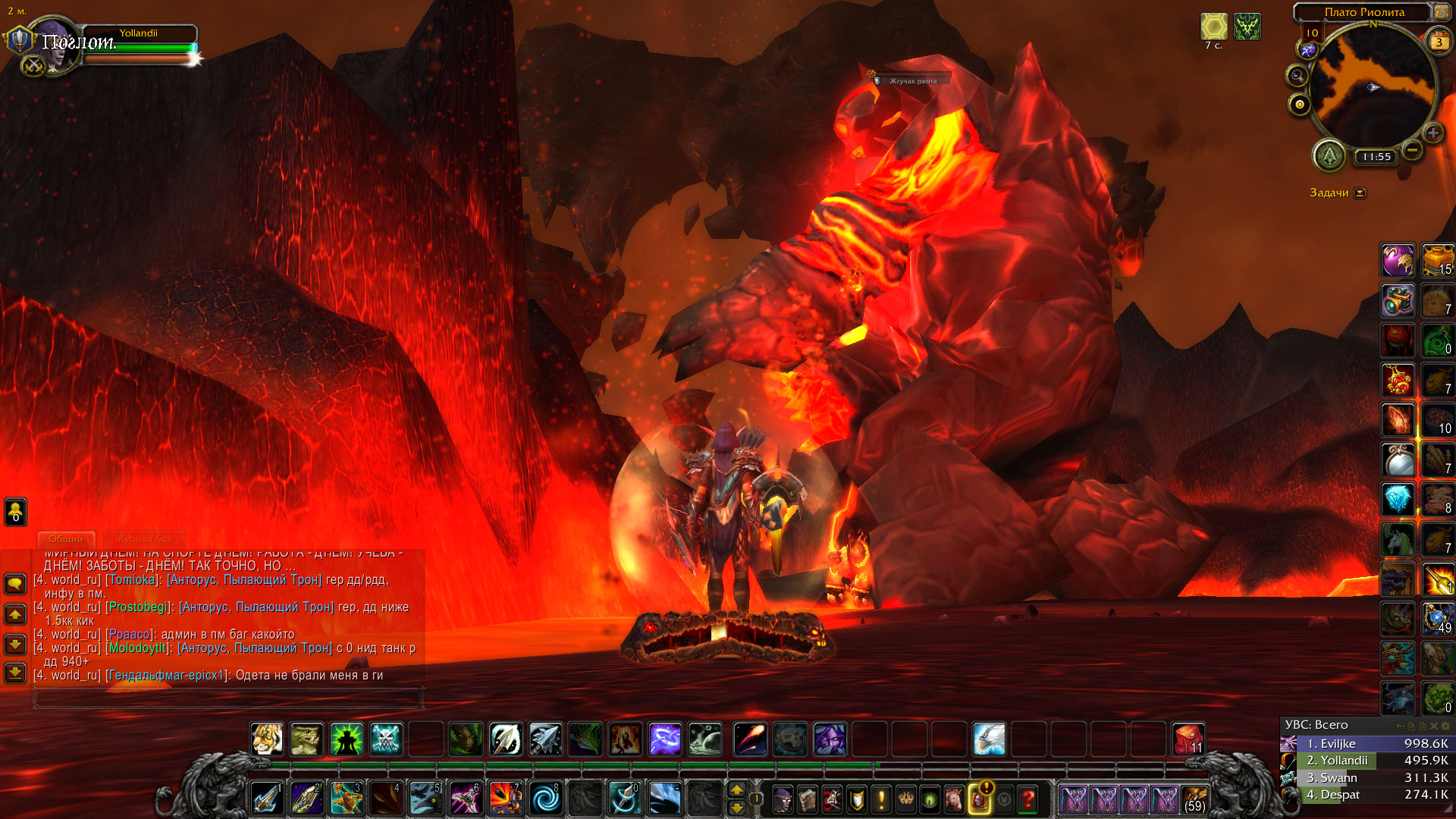Click the chat scroll-to-bottom arrow button

(x=15, y=673)
